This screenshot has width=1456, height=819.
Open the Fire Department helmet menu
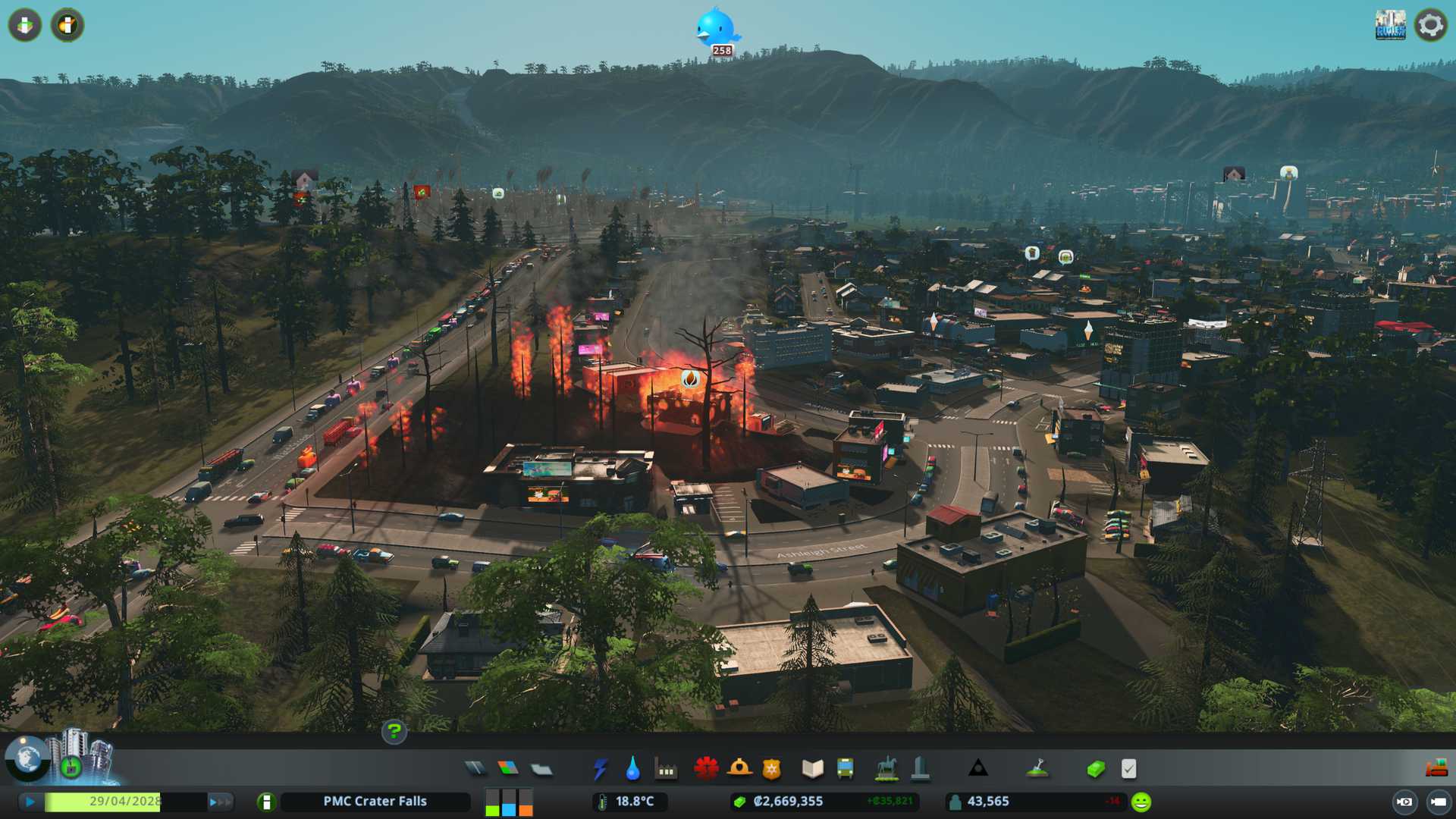coord(739,769)
